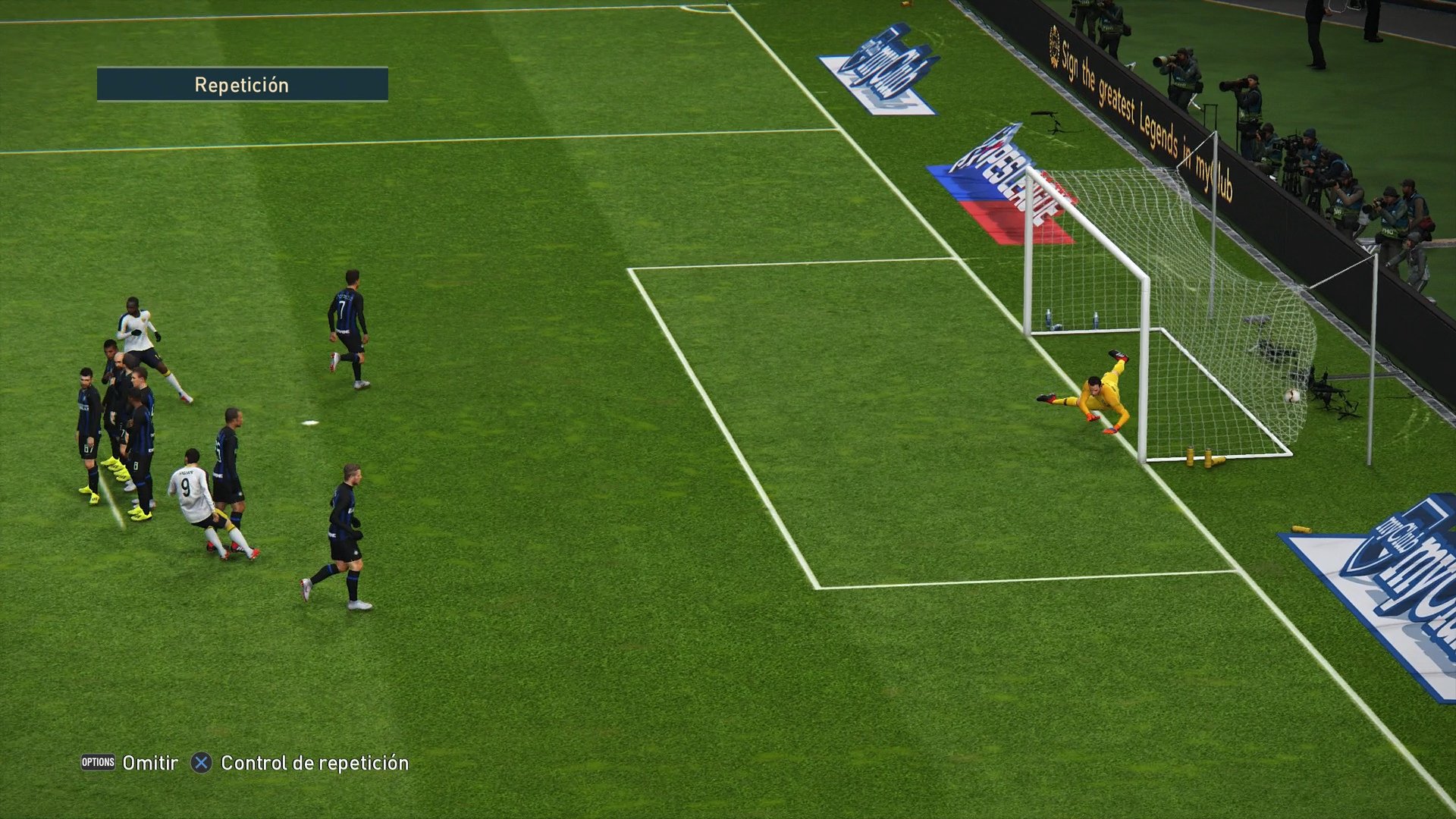This screenshot has width=1456, height=819.
Task: Click the ball inside the goal net
Action: [1291, 397]
